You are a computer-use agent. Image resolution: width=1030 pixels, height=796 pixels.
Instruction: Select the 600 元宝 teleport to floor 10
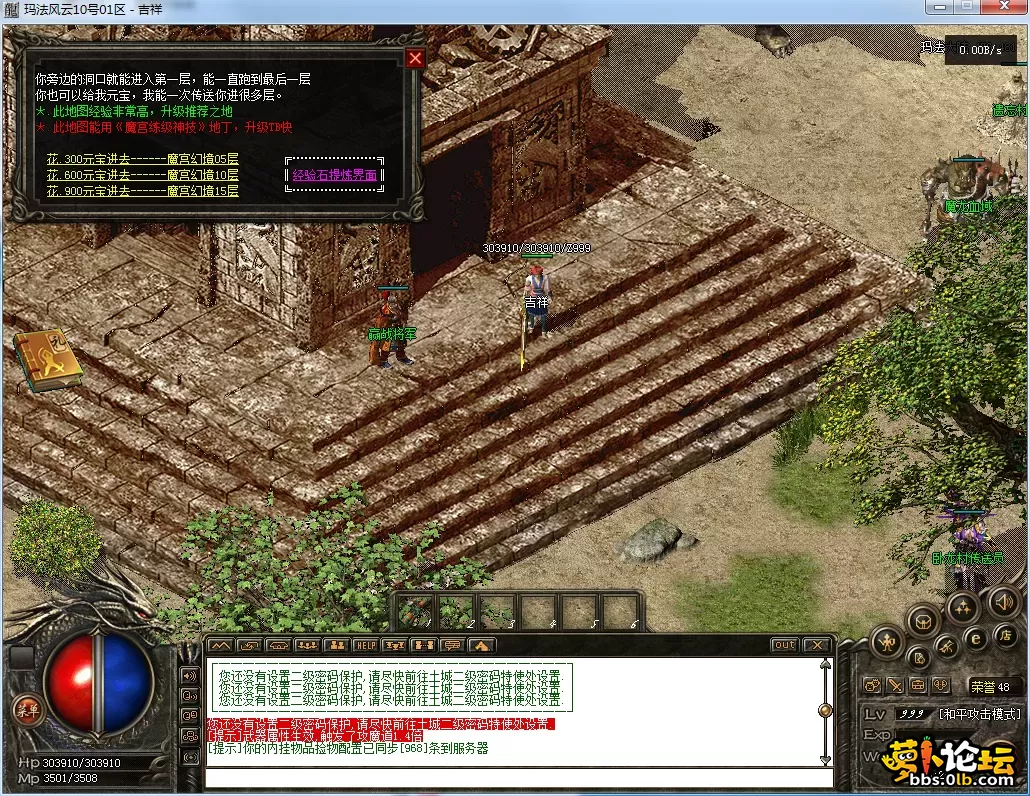click(x=142, y=175)
